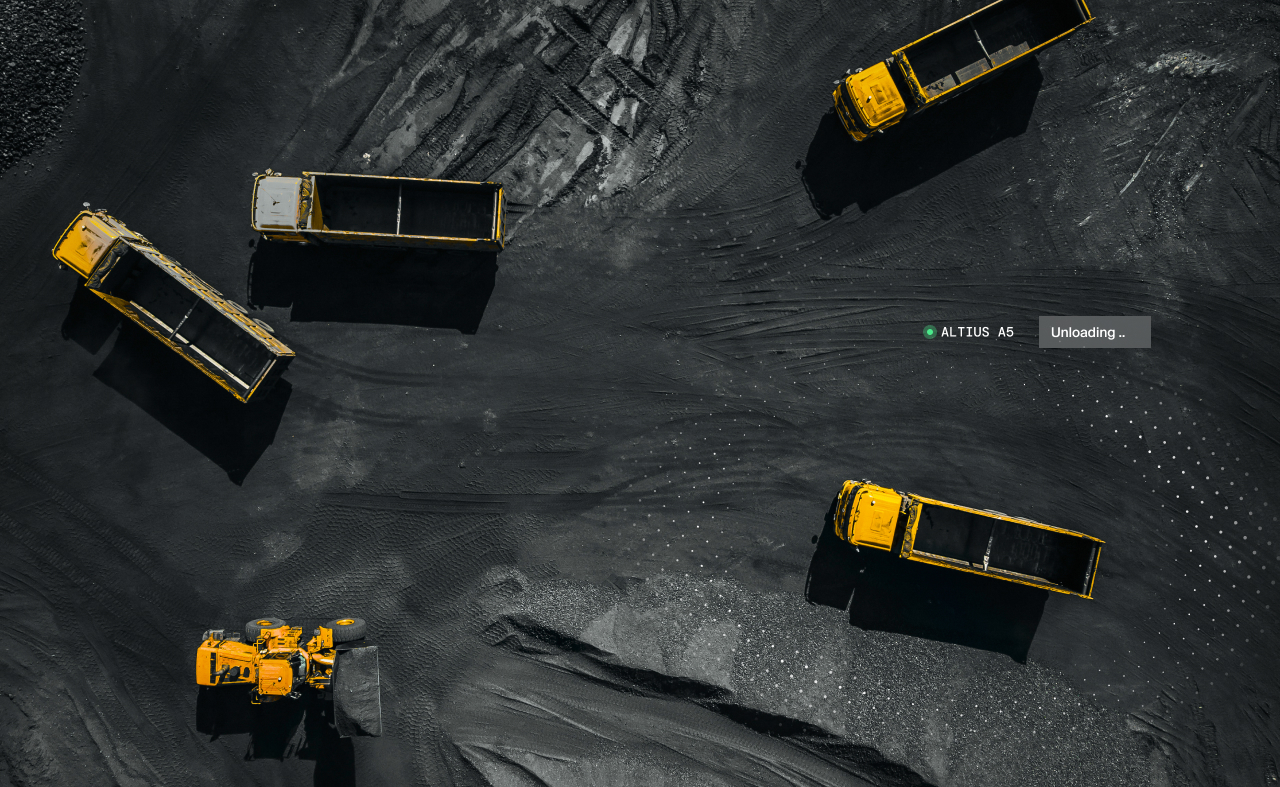Click the Unloading status button

[x=1094, y=332]
